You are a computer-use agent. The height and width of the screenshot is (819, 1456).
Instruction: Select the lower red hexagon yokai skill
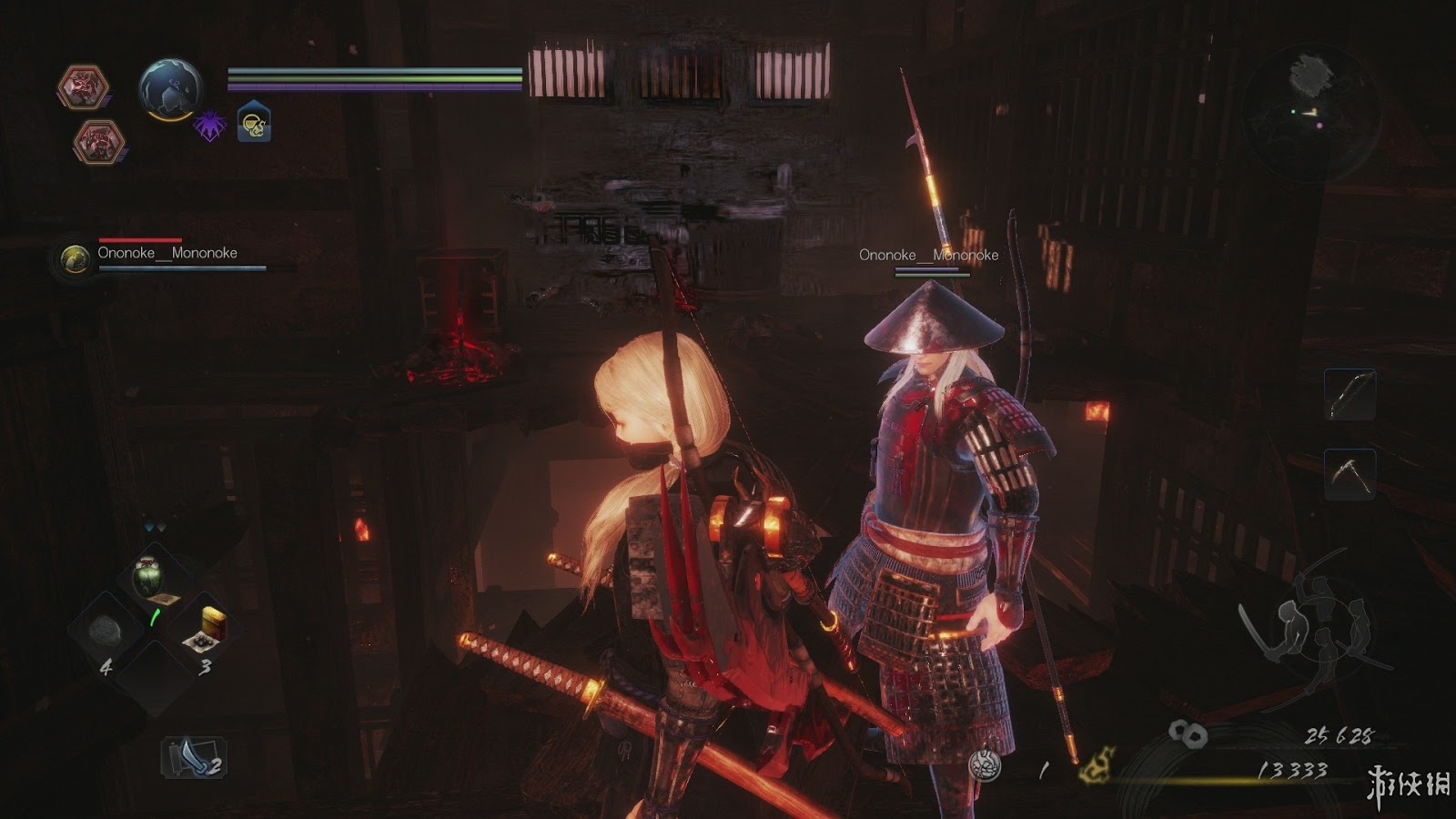point(99,142)
